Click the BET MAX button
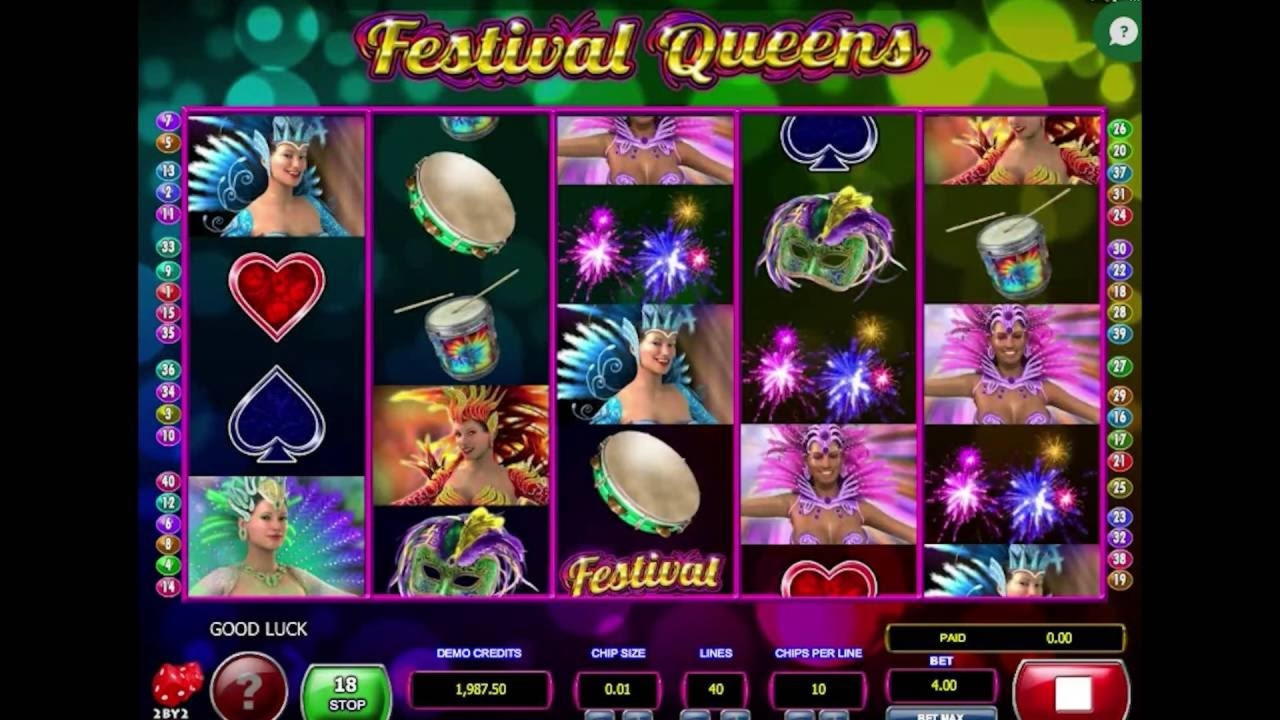 pos(940,714)
